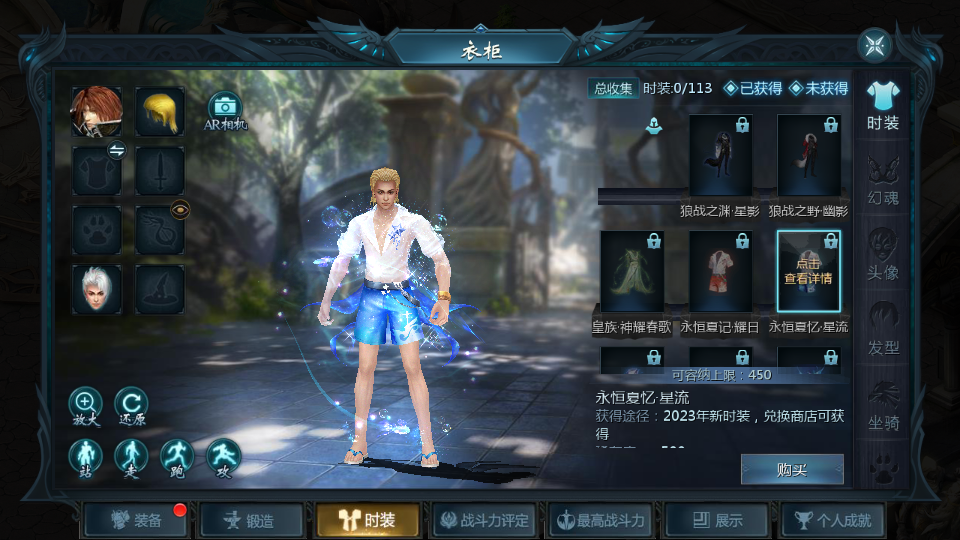Select the 永恒夏记·耀日 outfit
This screenshot has height=540, width=960.
coord(720,271)
